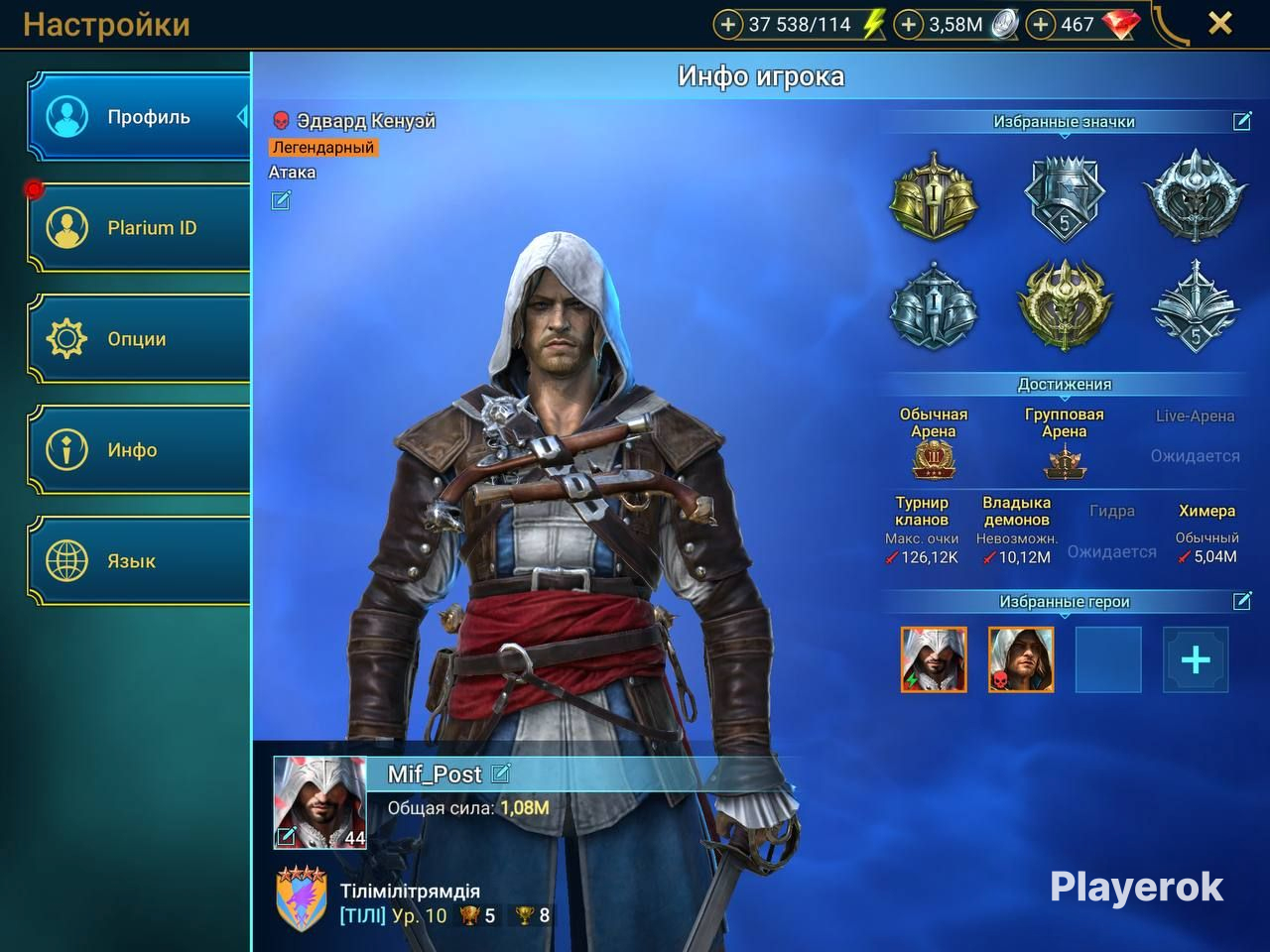The image size is (1270, 952).
Task: Add silver using the plus button
Action: coord(909,25)
